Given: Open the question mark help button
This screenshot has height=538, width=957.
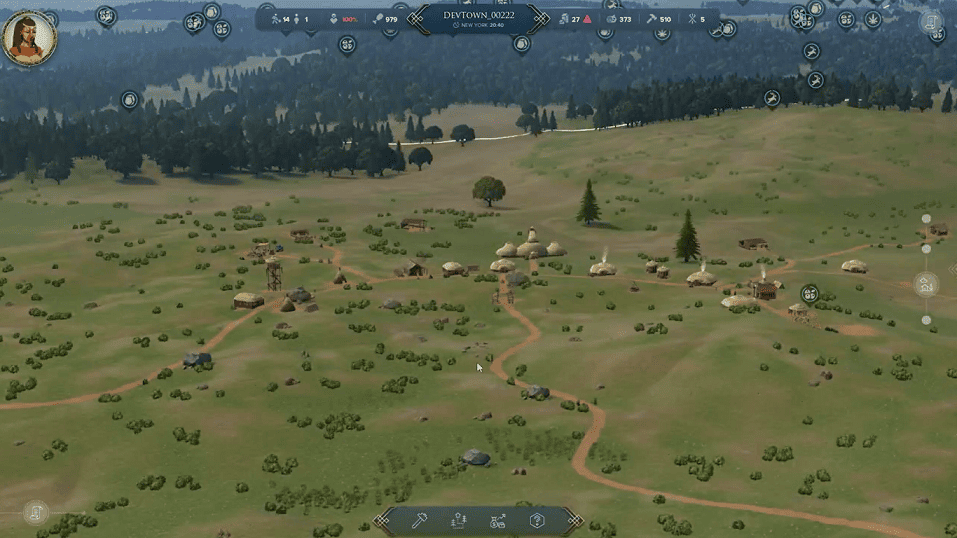Looking at the screenshot, I should coord(537,520).
